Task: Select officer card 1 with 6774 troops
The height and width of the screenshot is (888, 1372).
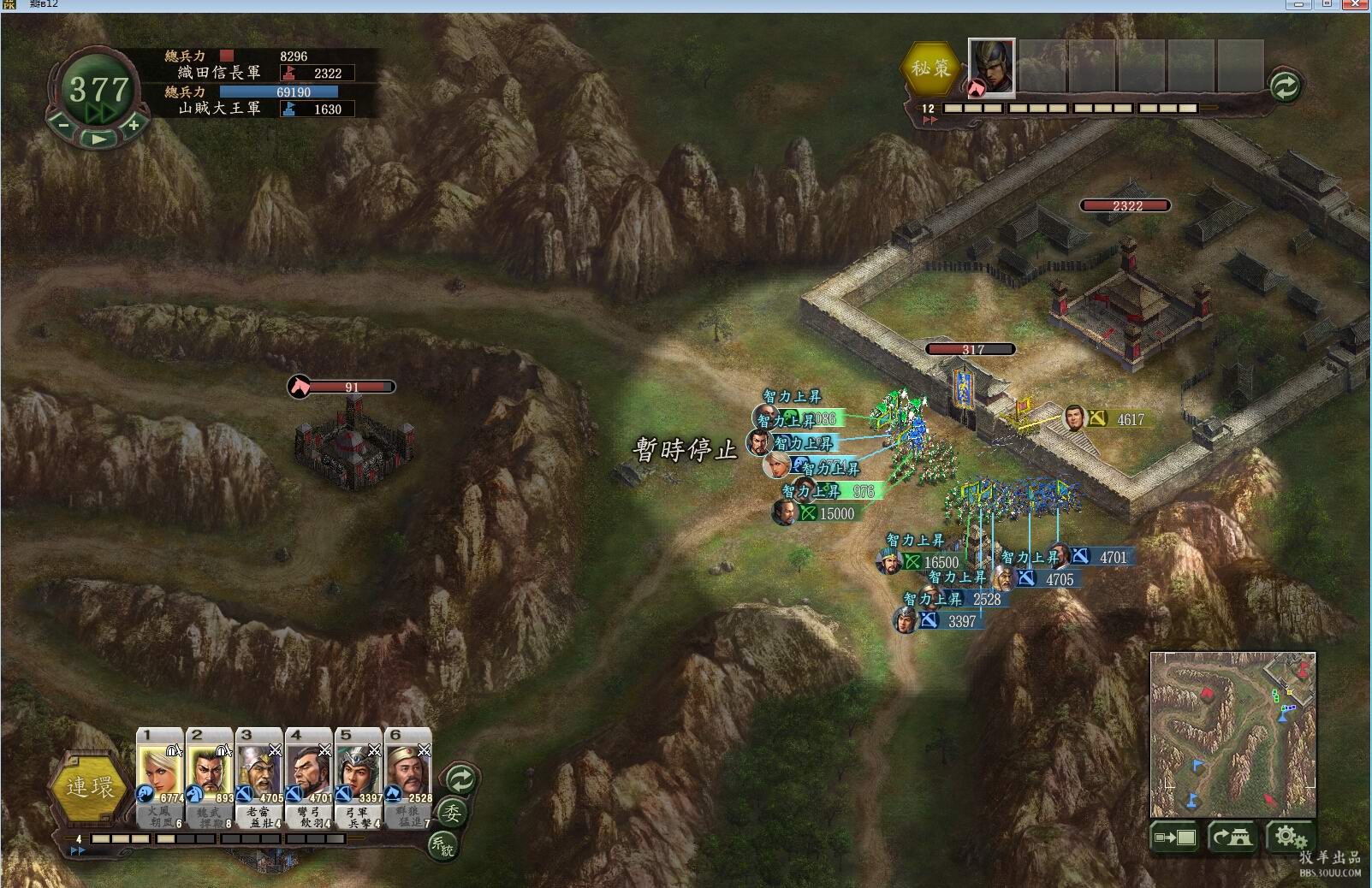Action: coord(160,773)
